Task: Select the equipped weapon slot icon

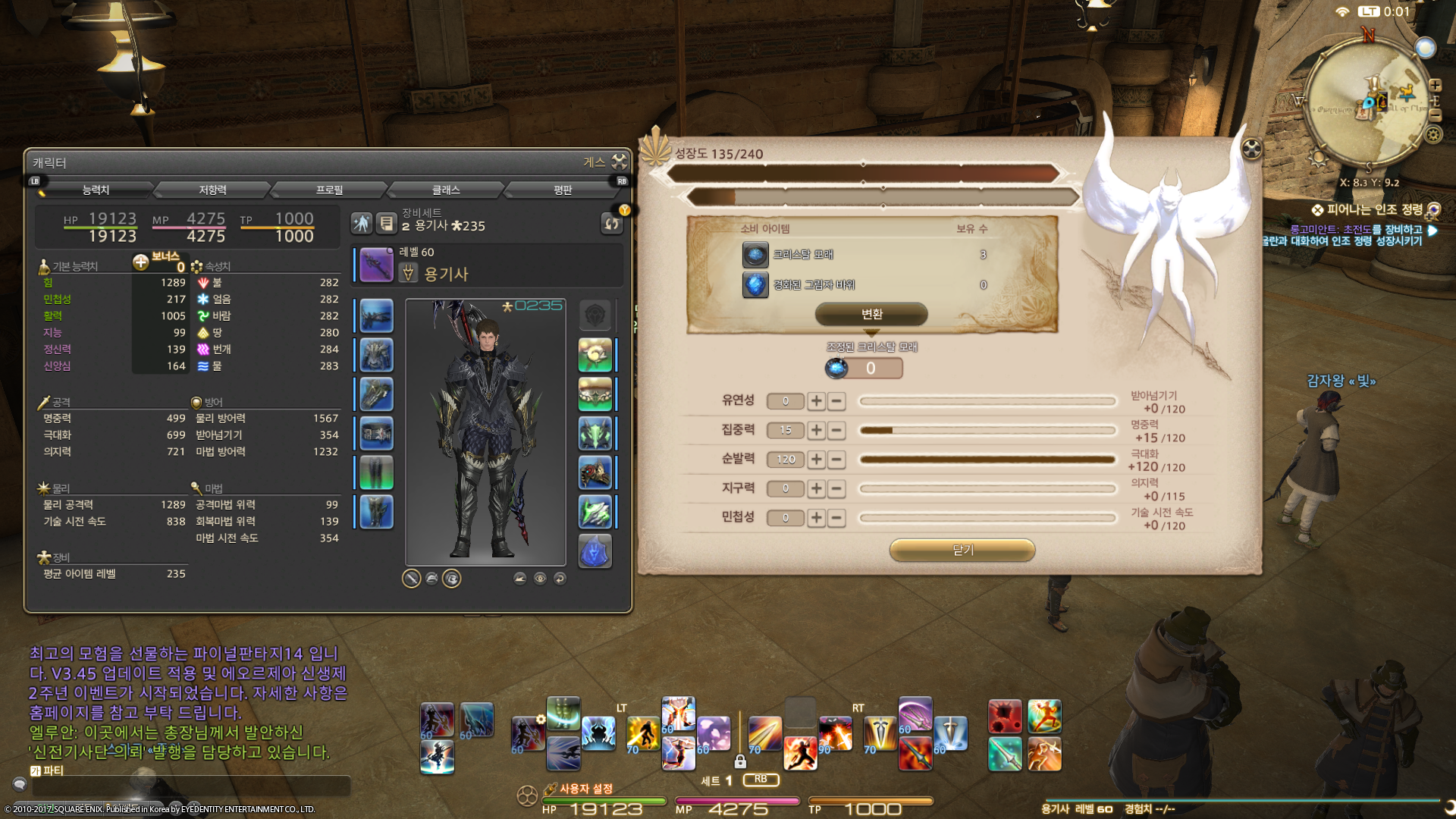Action: pyautogui.click(x=376, y=265)
